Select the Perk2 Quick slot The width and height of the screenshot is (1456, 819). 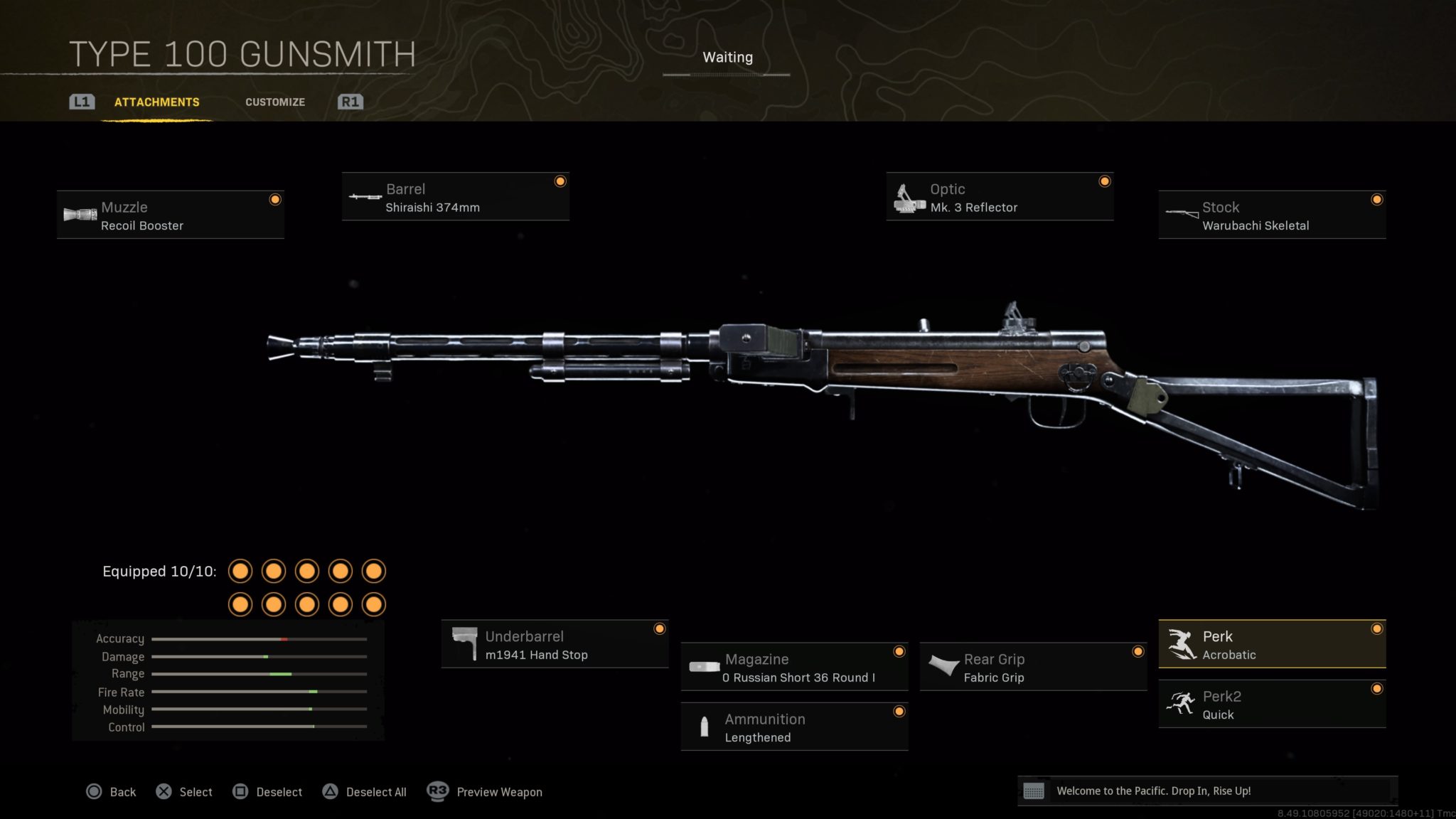(1272, 705)
